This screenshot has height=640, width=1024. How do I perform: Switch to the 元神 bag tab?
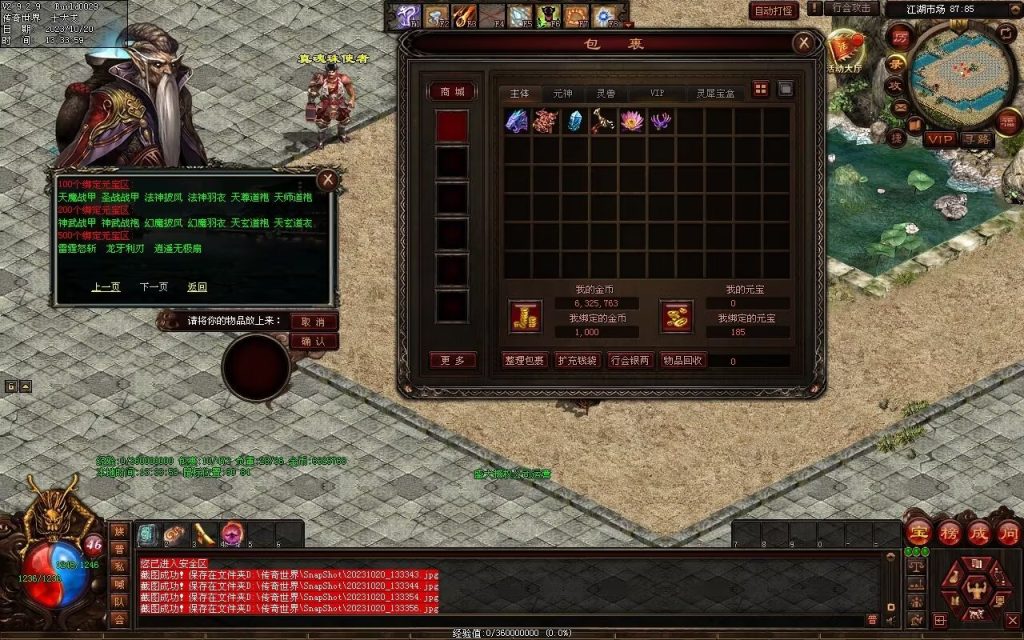pos(563,92)
